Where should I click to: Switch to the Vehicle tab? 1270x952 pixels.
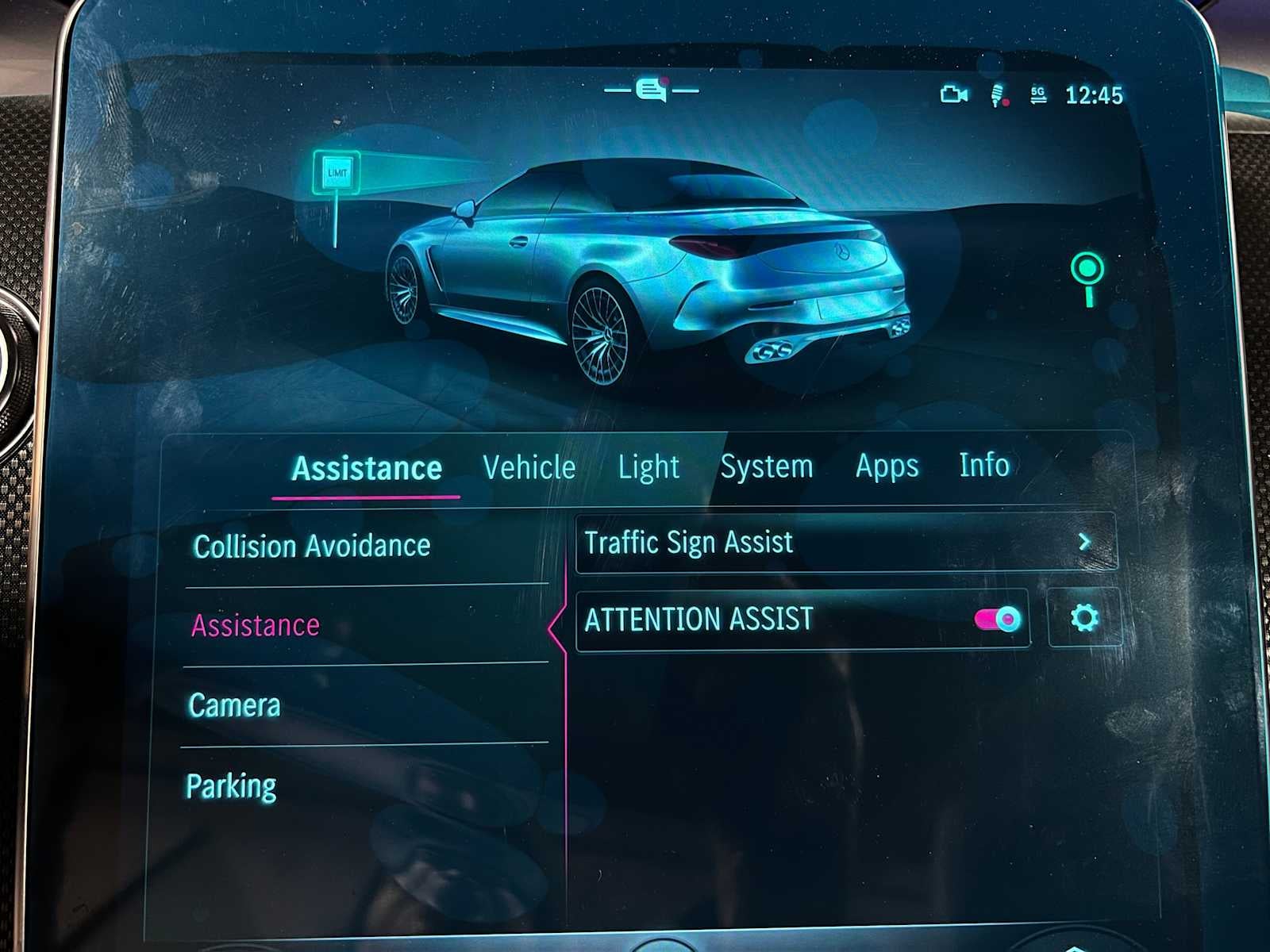point(530,467)
